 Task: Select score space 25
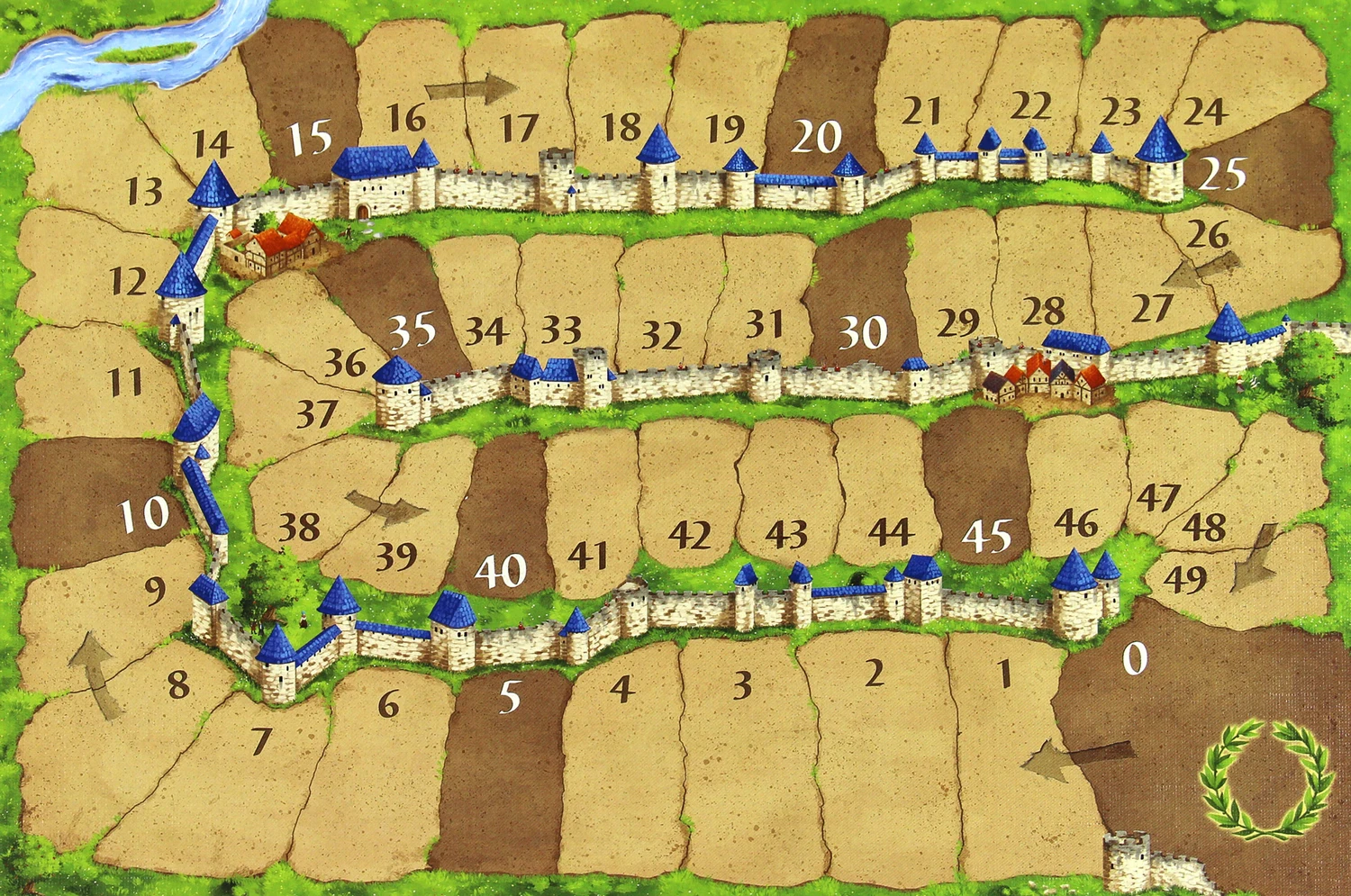[x=1222, y=174]
